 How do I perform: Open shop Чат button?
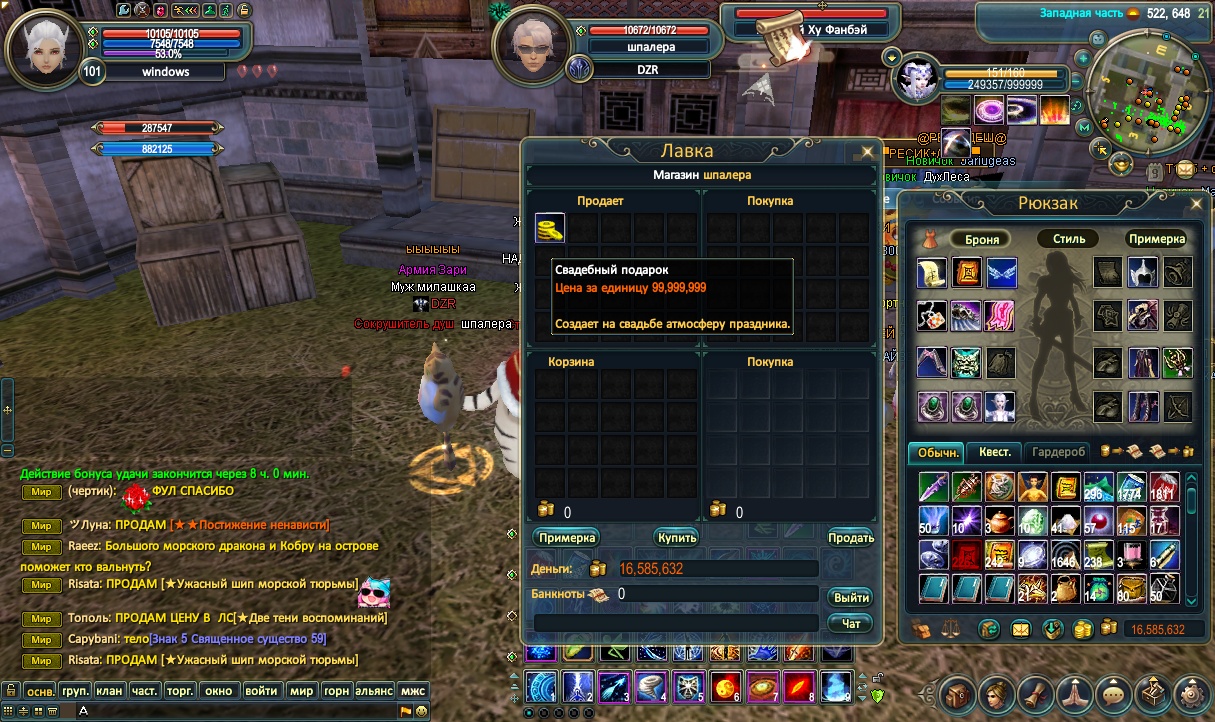(x=850, y=623)
